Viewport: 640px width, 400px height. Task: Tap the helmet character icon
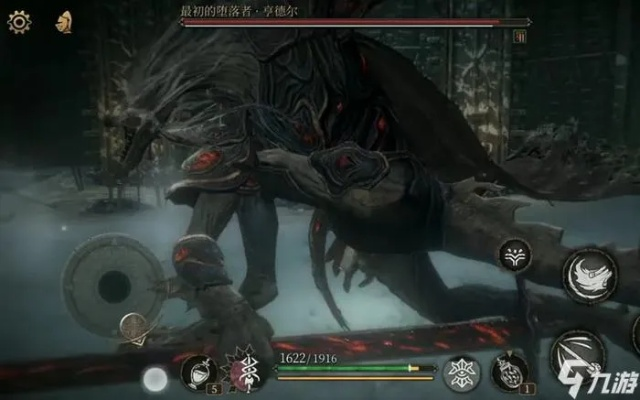pos(63,20)
